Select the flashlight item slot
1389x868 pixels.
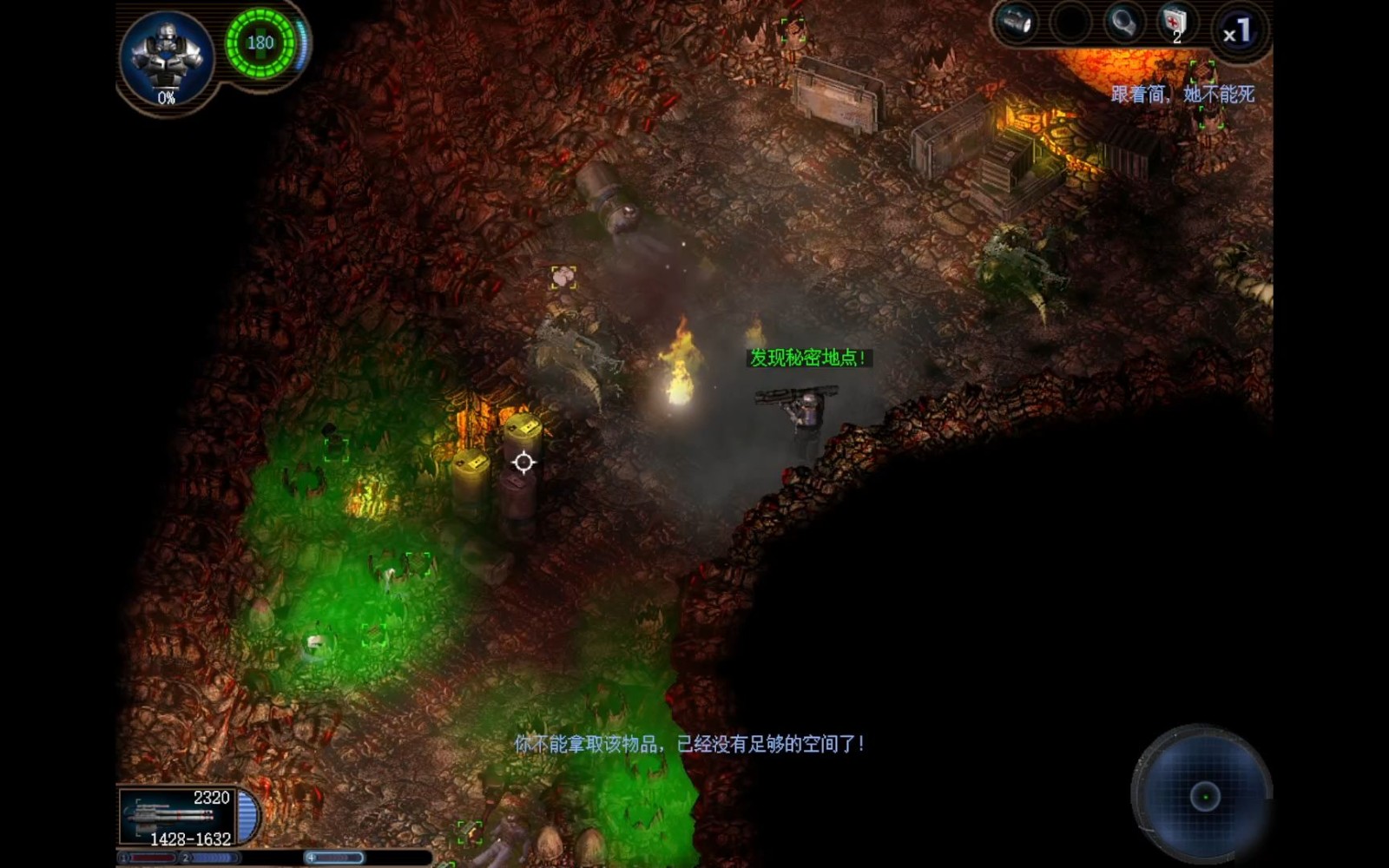pyautogui.click(x=1016, y=23)
